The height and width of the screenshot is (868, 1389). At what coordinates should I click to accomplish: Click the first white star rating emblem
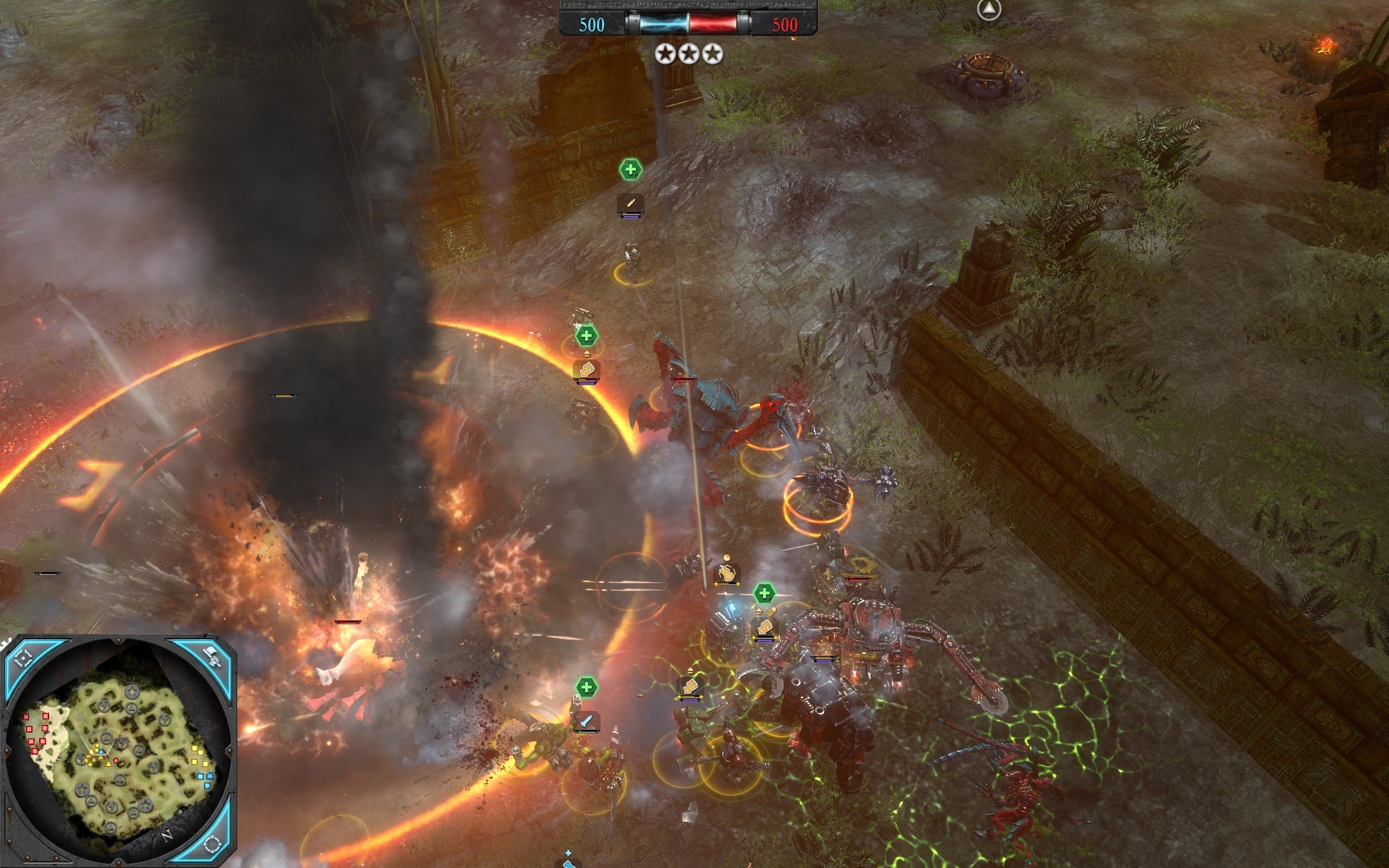point(665,55)
